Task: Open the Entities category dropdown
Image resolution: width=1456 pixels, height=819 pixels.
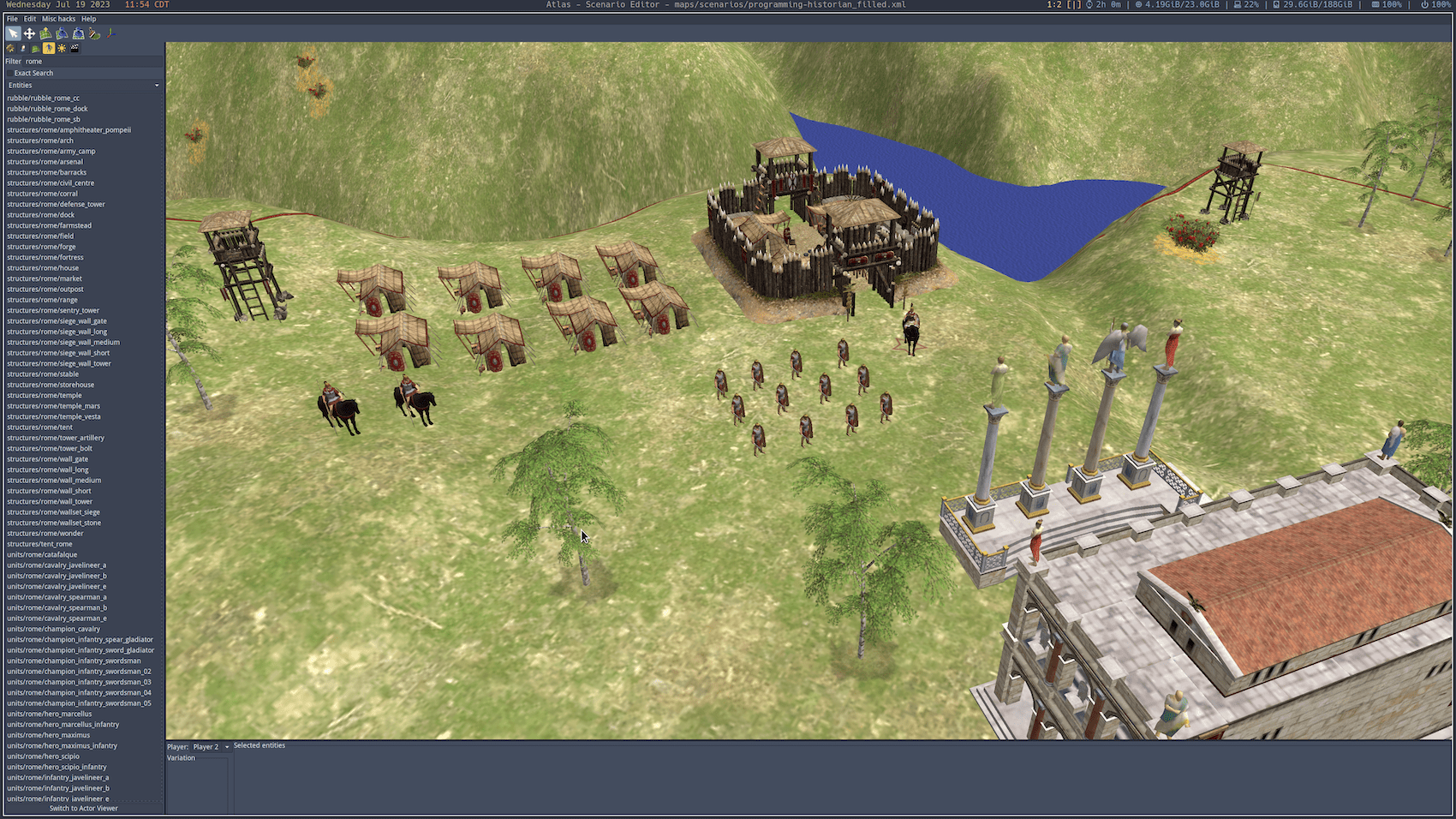Action: click(x=83, y=85)
